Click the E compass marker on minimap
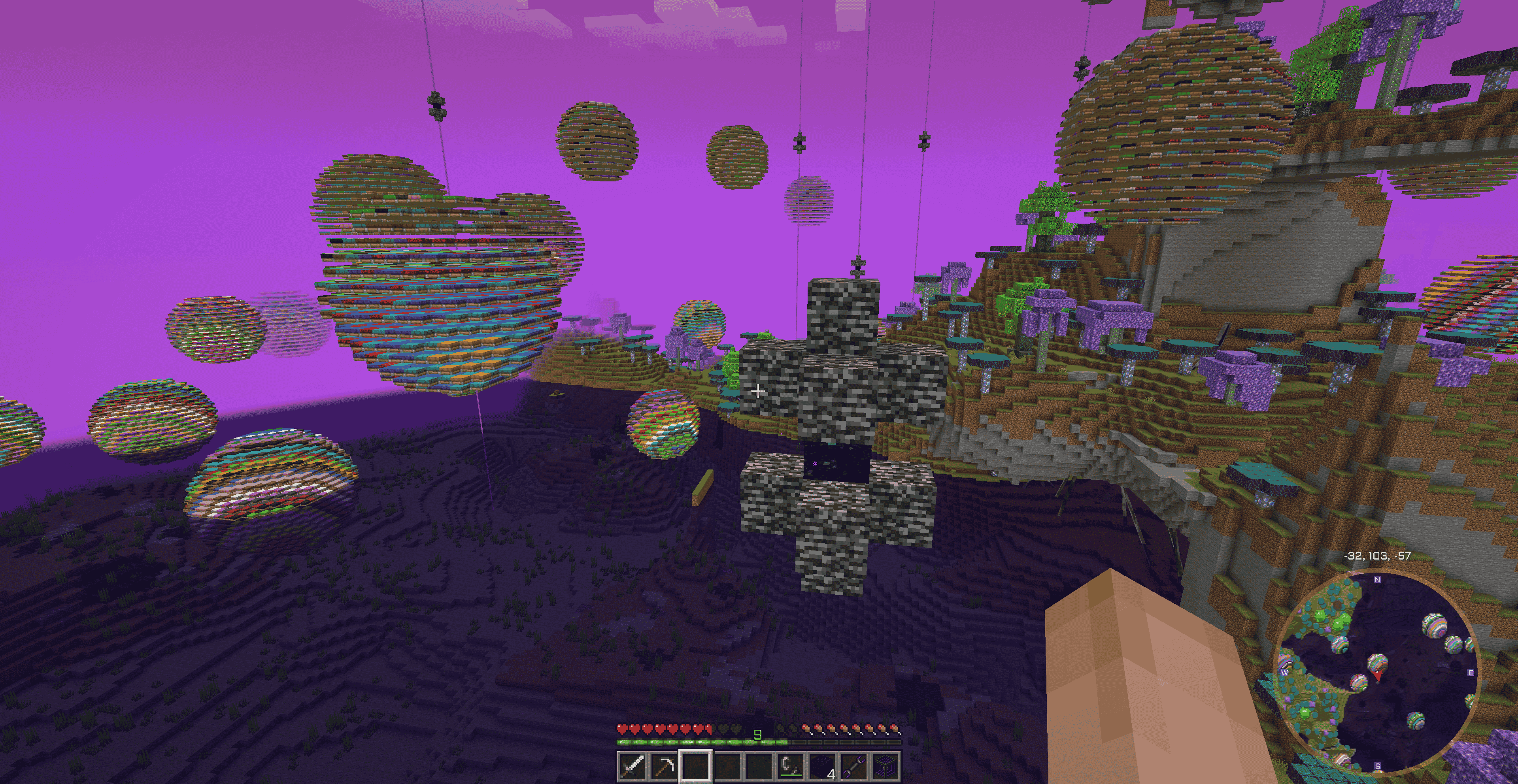Viewport: 1518px width, 784px height. pos(1471,673)
